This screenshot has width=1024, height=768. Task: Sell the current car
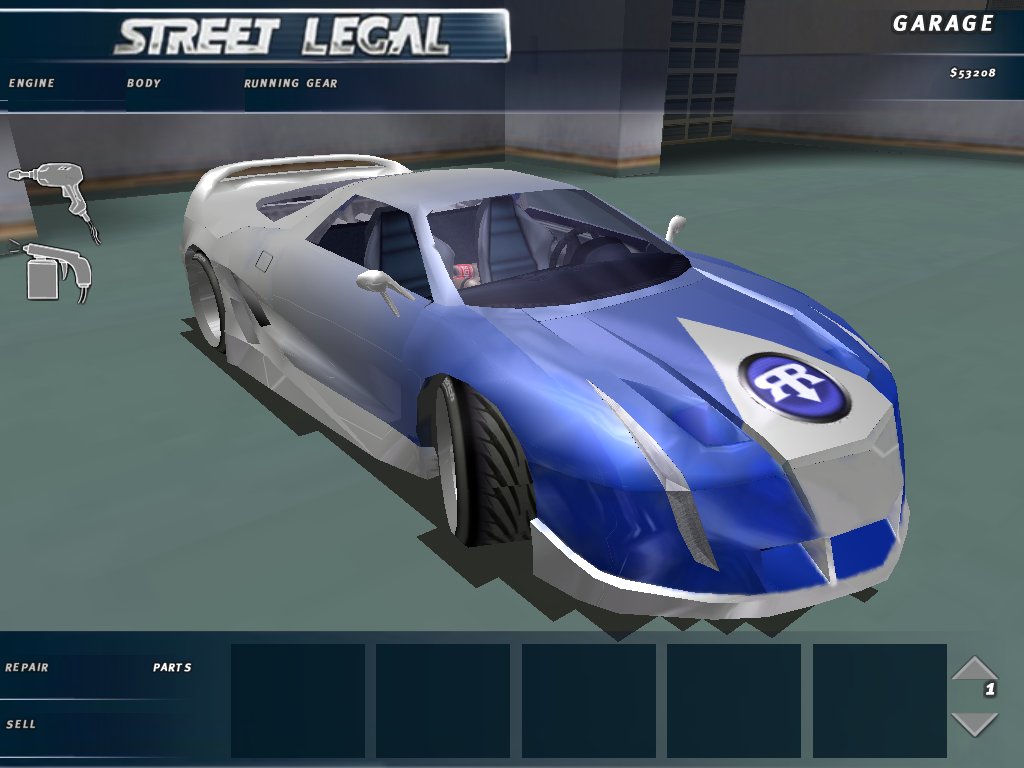(x=21, y=723)
